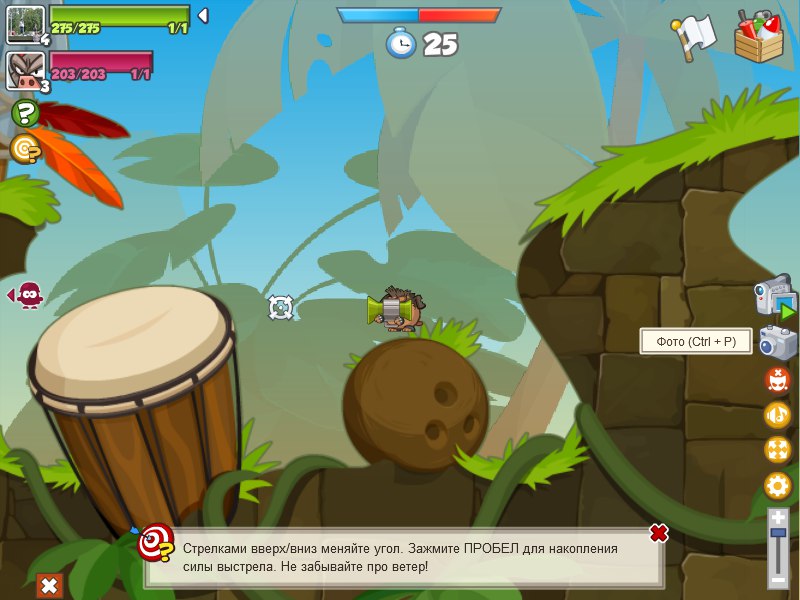The image size is (800, 600).
Task: Open the weapons crate inventory
Action: point(759,37)
